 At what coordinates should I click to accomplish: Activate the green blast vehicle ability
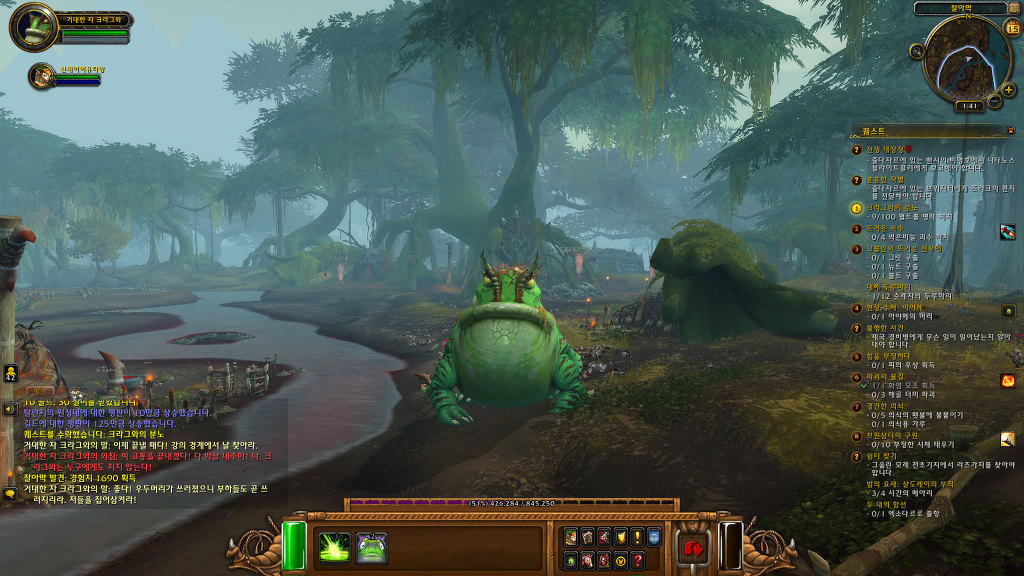point(334,547)
